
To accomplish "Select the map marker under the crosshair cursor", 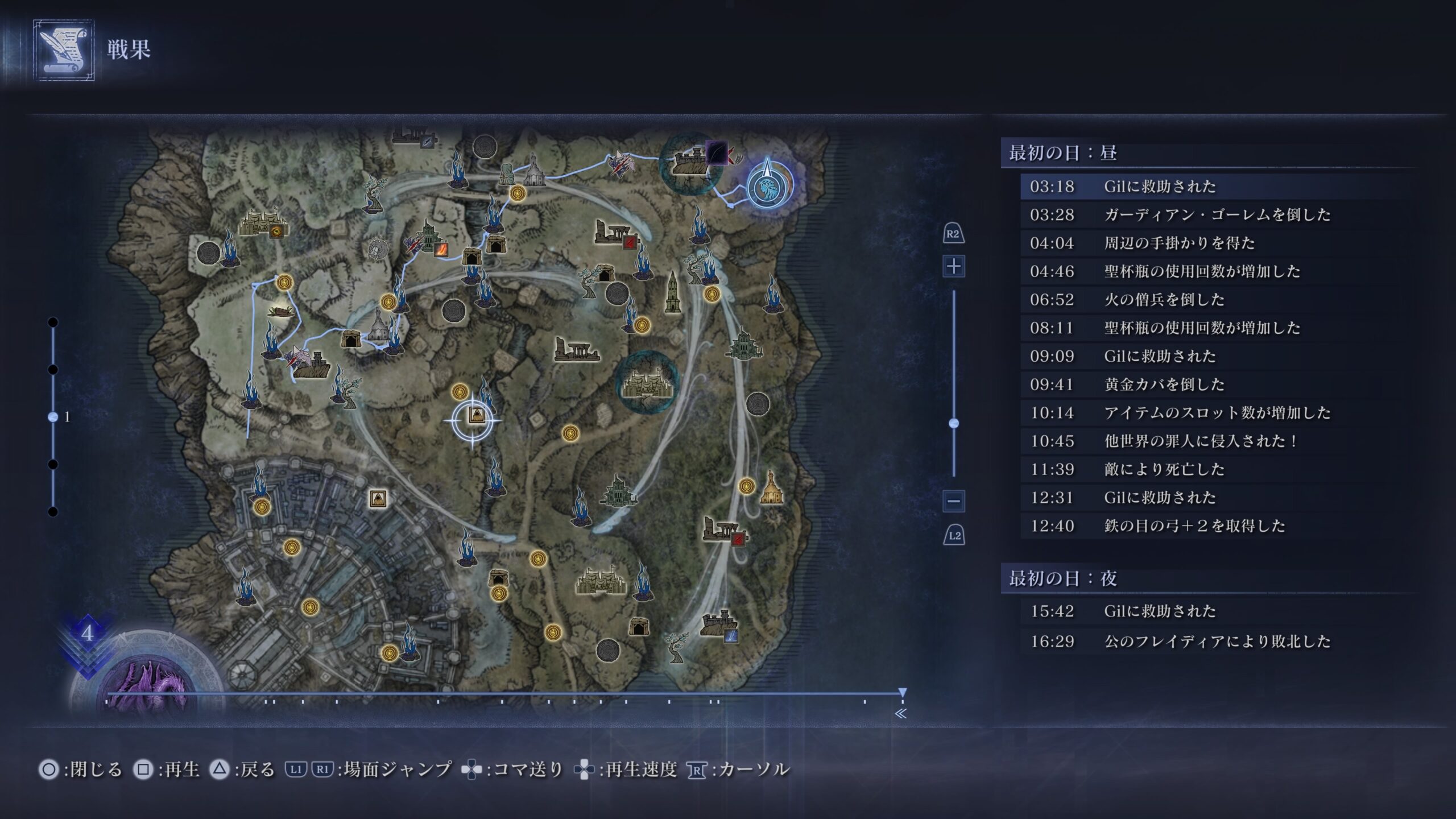I will [475, 416].
